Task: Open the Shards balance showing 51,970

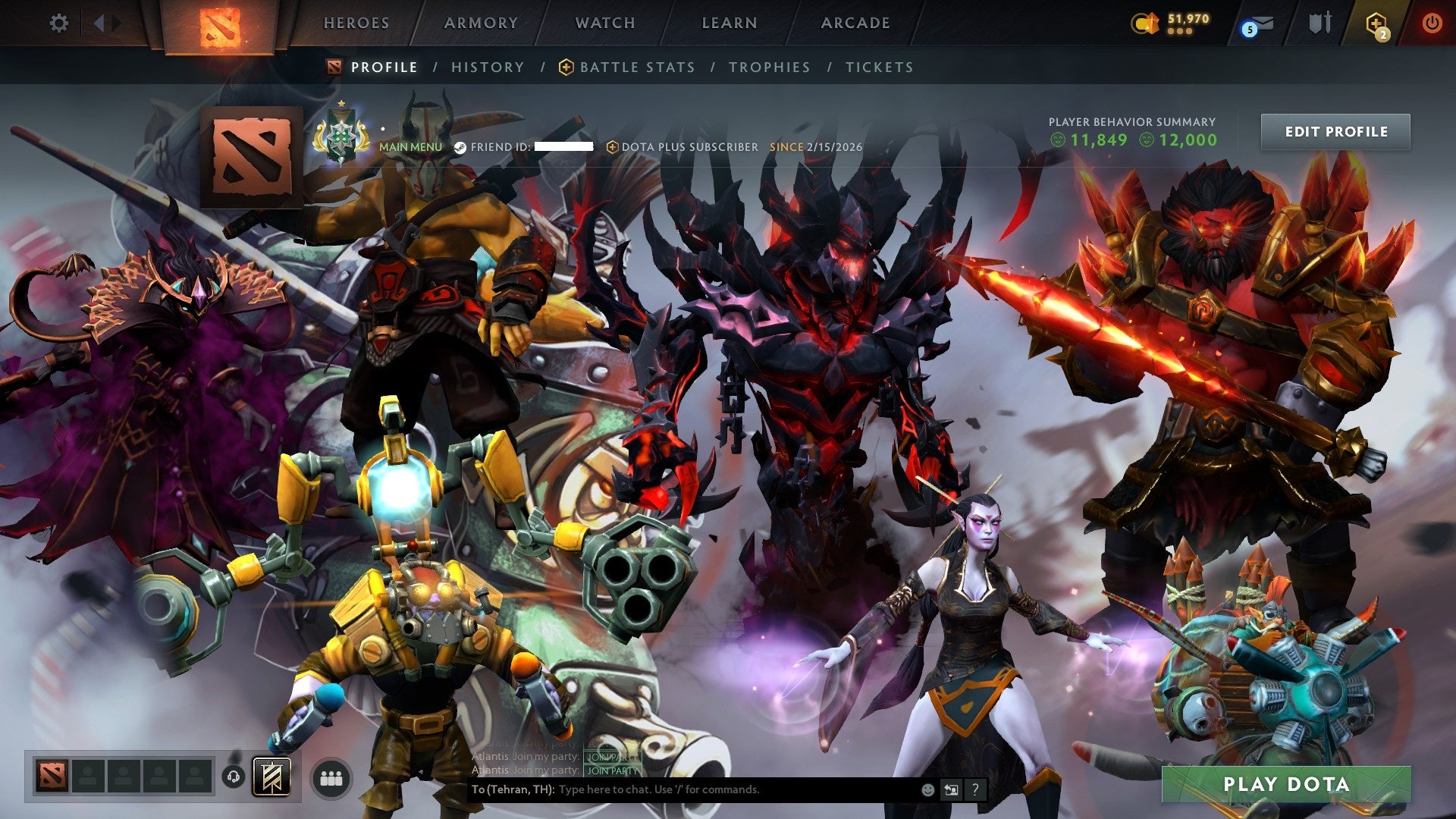Action: (x=1172, y=23)
